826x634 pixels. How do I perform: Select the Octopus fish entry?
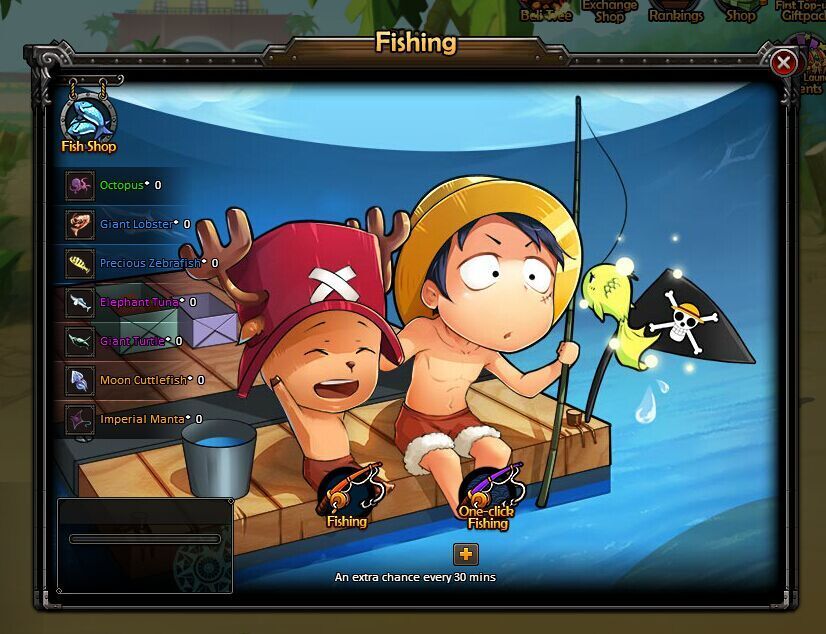[x=120, y=185]
